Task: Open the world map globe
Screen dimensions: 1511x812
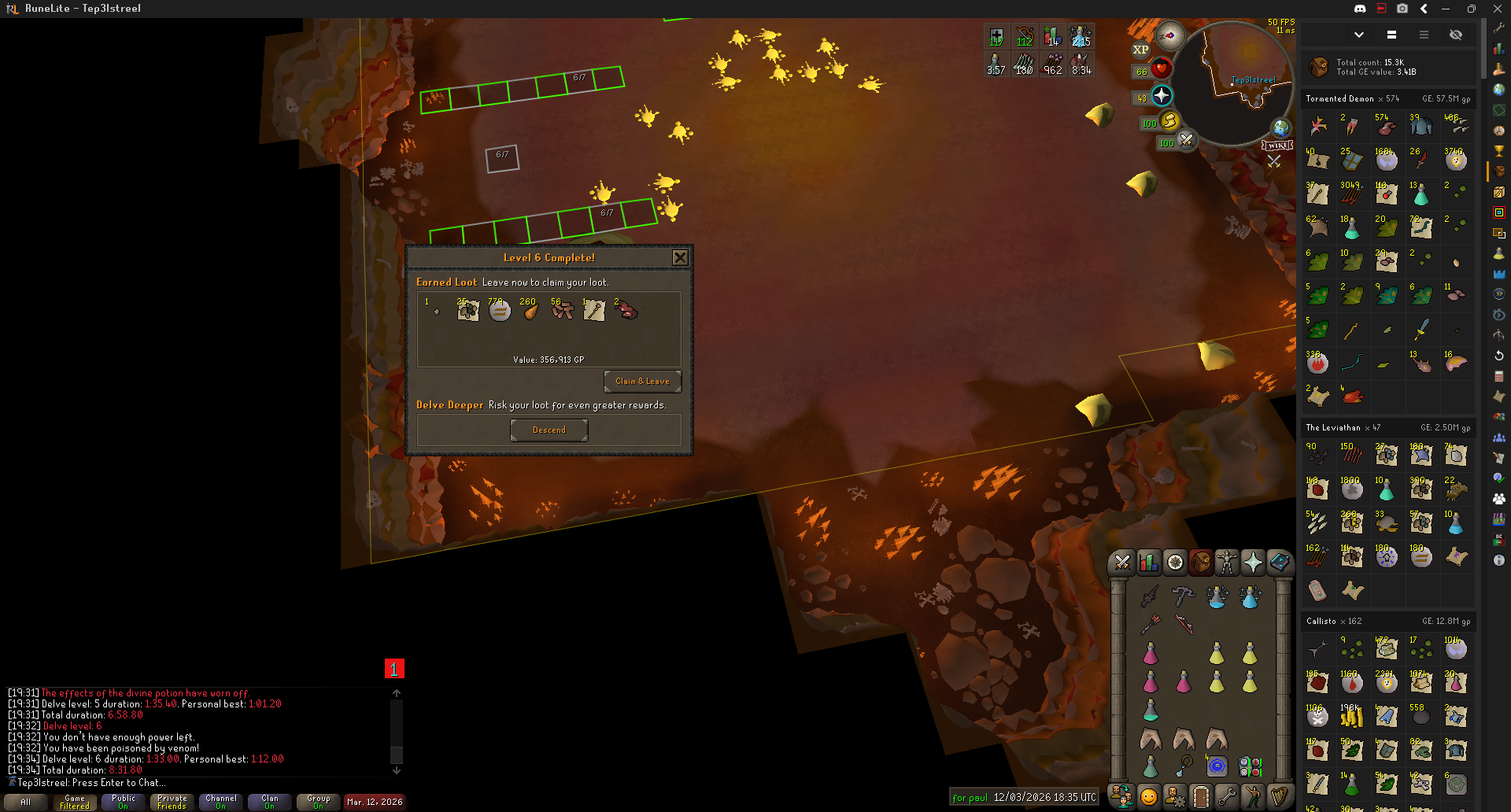Action: (1281, 127)
